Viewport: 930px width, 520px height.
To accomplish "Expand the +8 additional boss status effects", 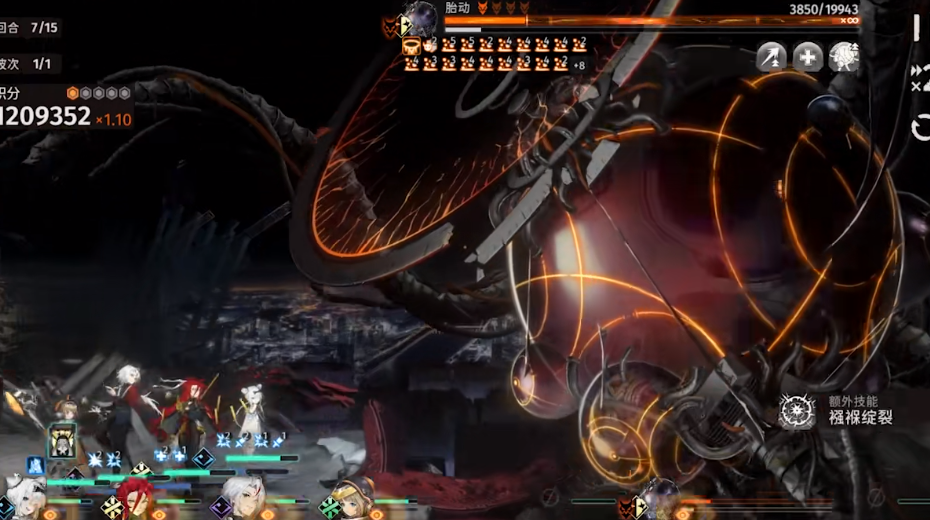I will pos(578,65).
